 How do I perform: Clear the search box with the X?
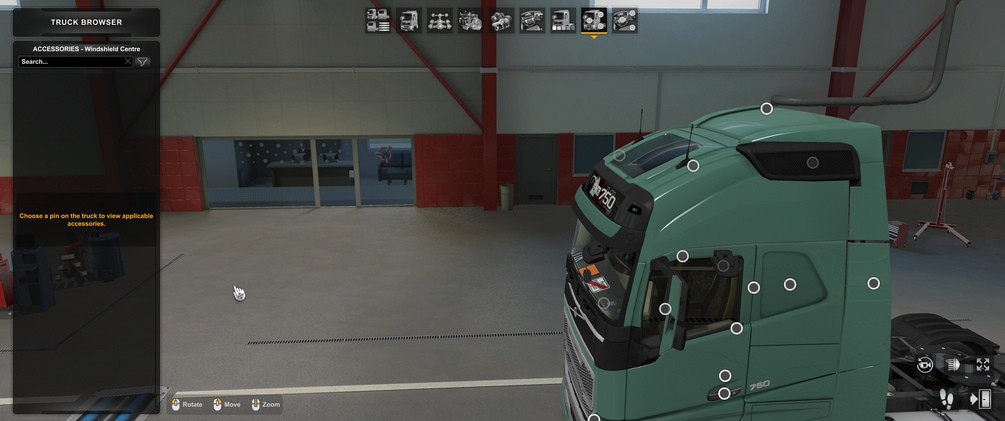point(128,62)
